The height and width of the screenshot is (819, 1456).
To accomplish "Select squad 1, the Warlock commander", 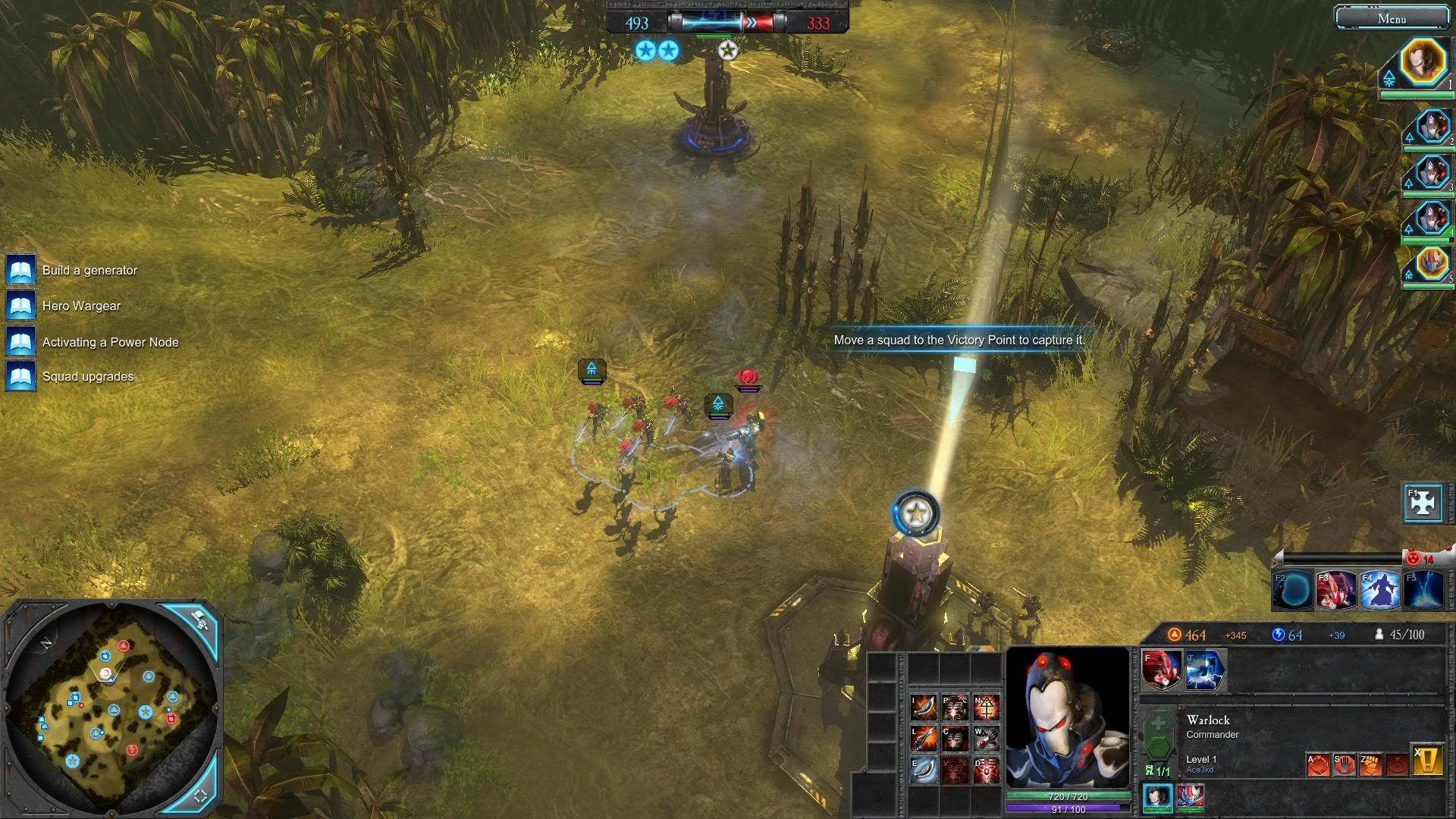I will point(1423,64).
